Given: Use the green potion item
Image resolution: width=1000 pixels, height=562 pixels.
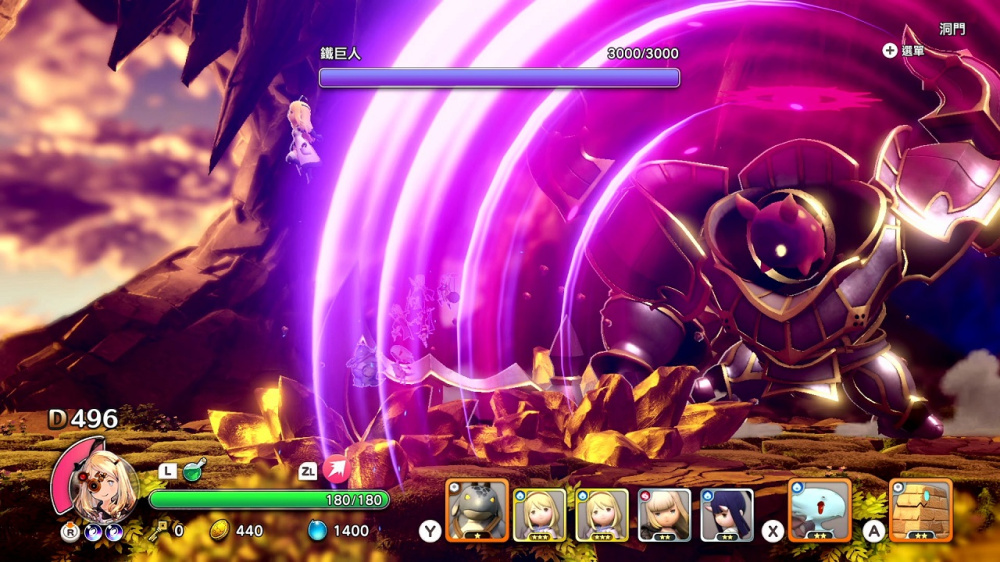Looking at the screenshot, I should tap(194, 468).
